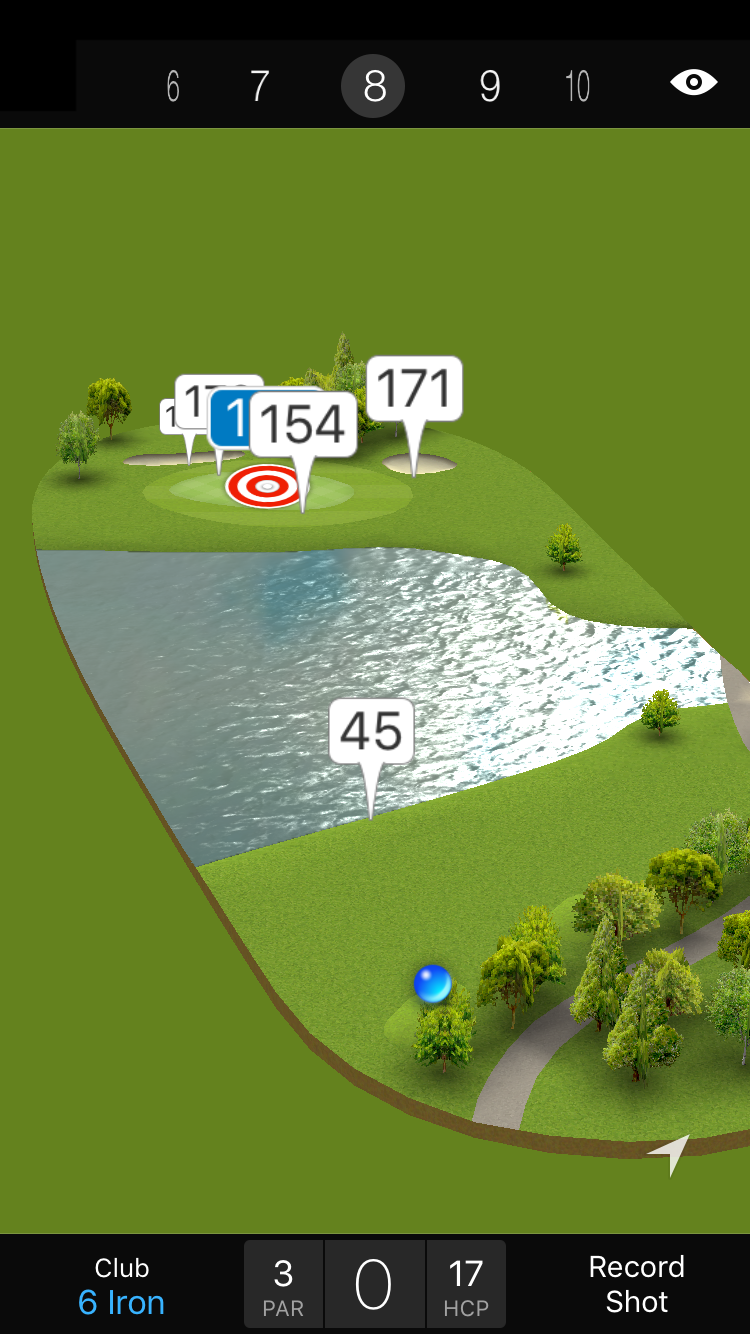Switch to hole 6
This screenshot has height=1334, width=750.
173,87
